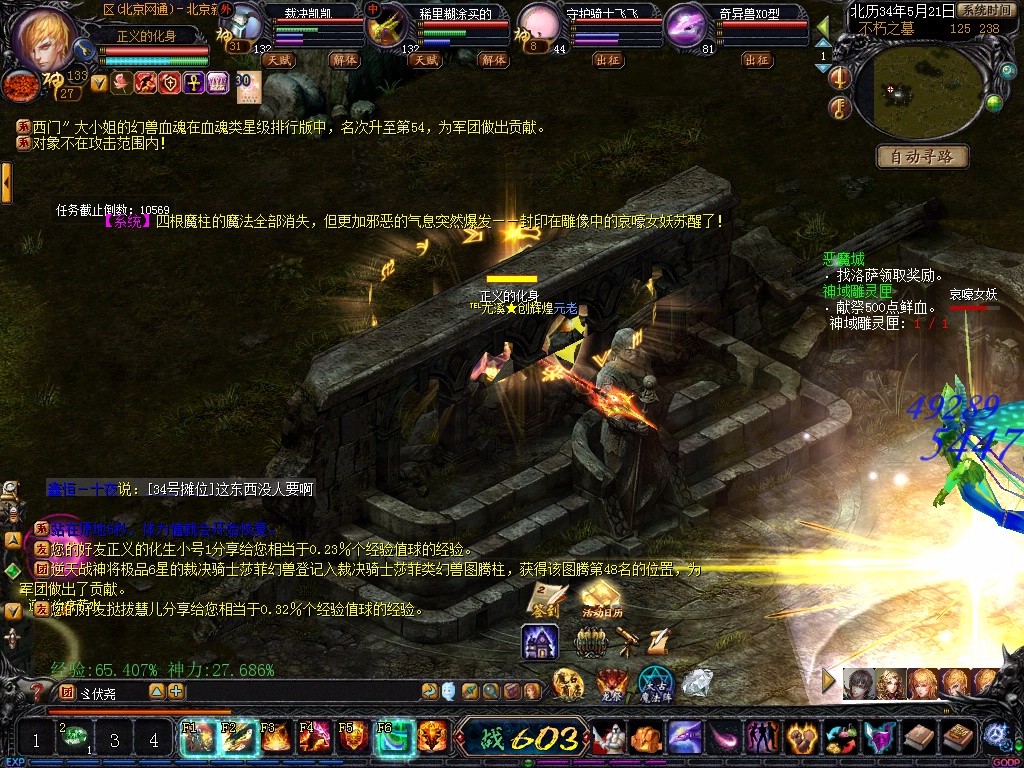Open the green globe world map button
The height and width of the screenshot is (768, 1024).
tap(994, 101)
